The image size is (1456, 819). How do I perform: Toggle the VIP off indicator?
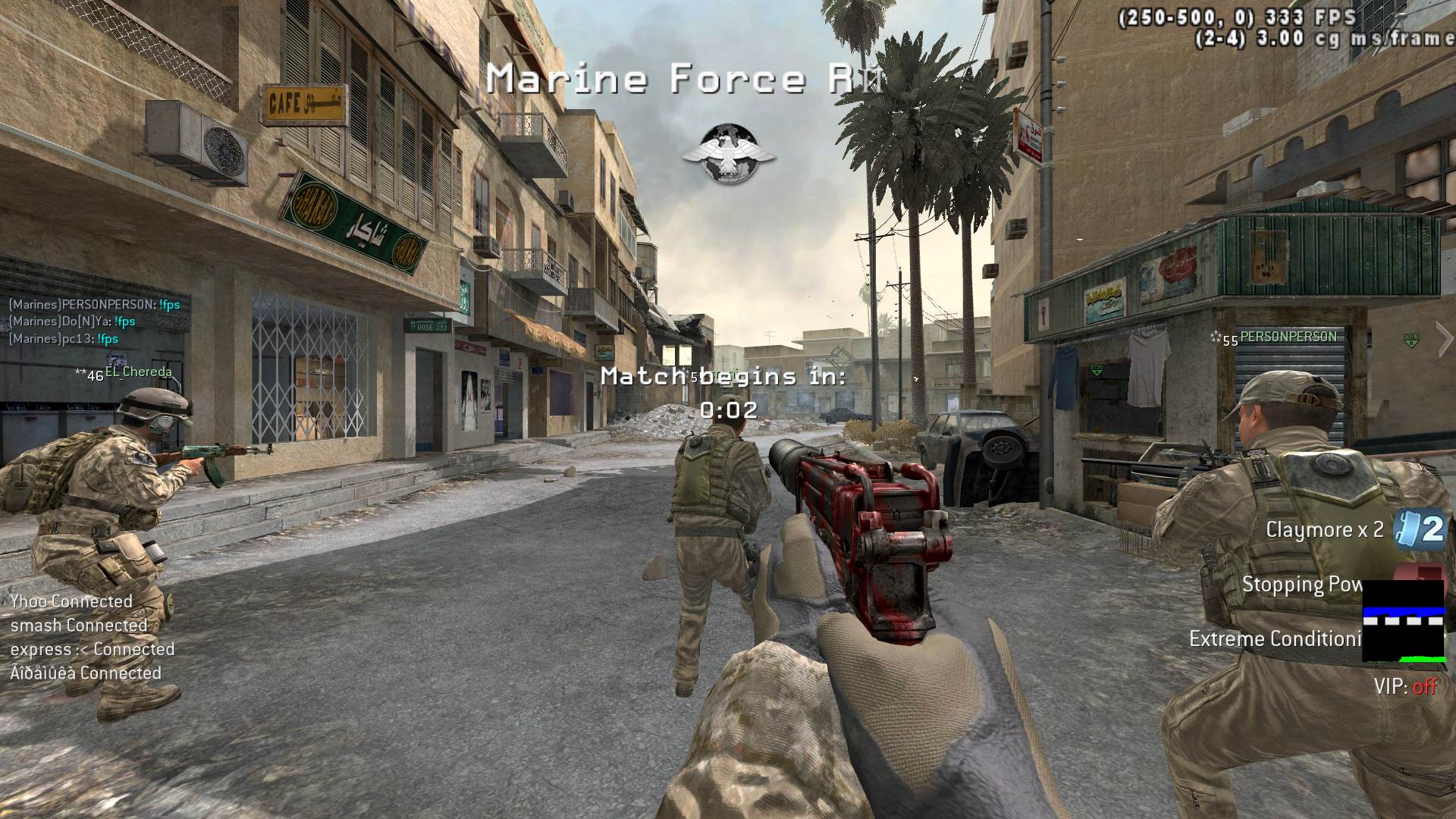tap(1405, 687)
